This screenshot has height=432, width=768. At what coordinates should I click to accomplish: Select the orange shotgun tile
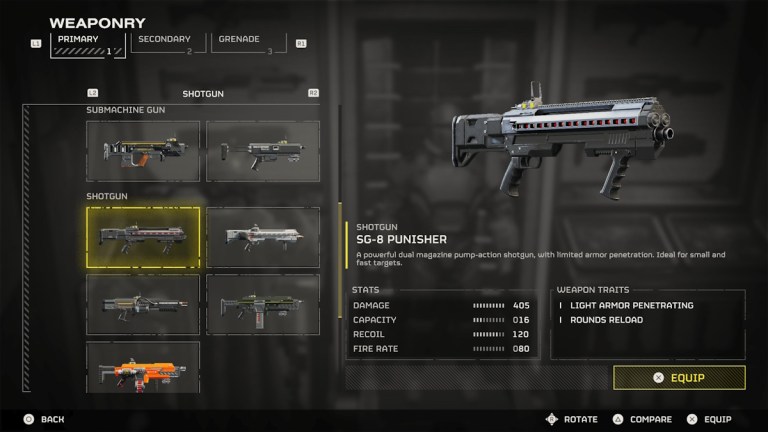pos(143,367)
